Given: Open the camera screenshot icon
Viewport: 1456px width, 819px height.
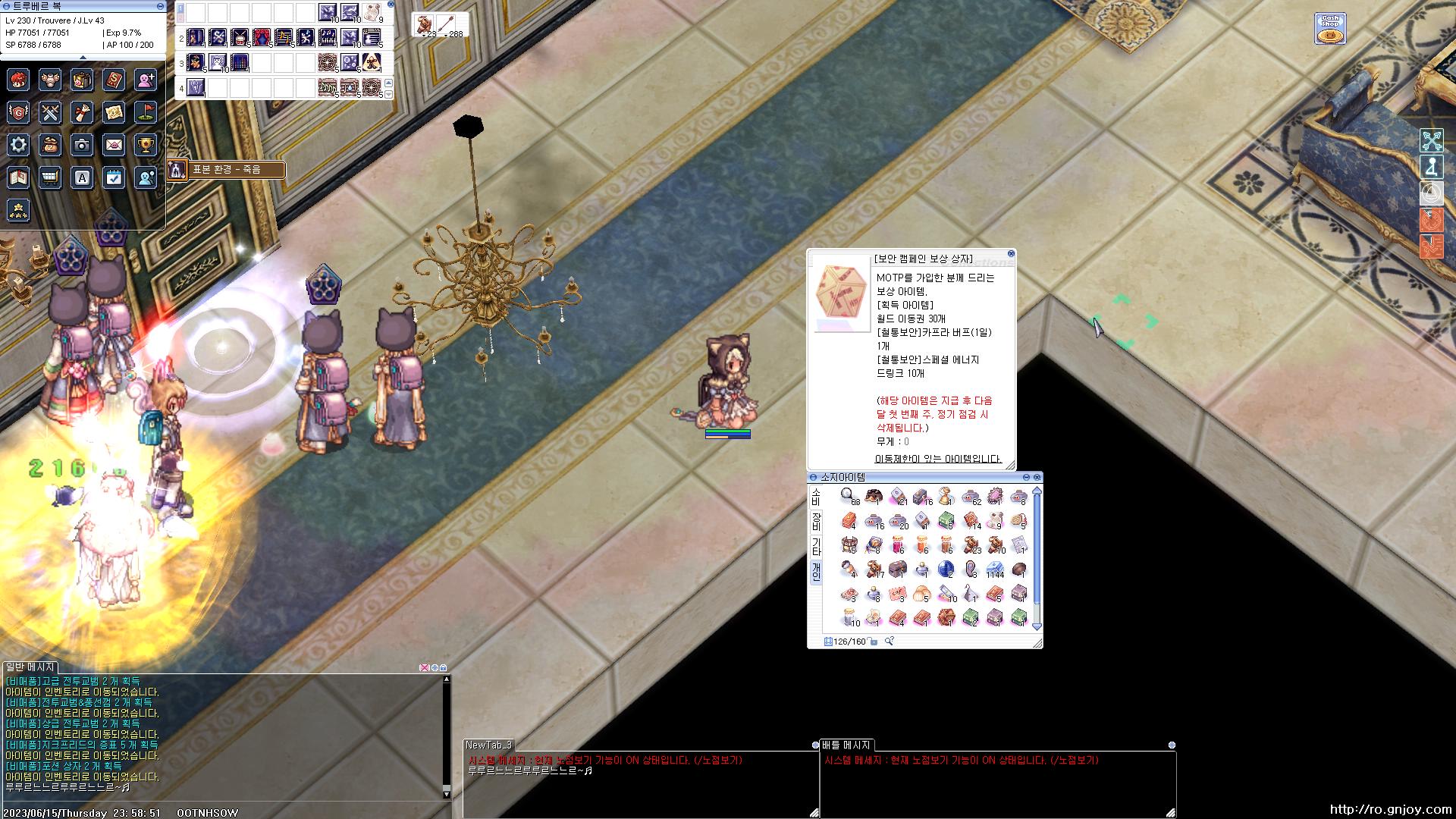Looking at the screenshot, I should 82,145.
